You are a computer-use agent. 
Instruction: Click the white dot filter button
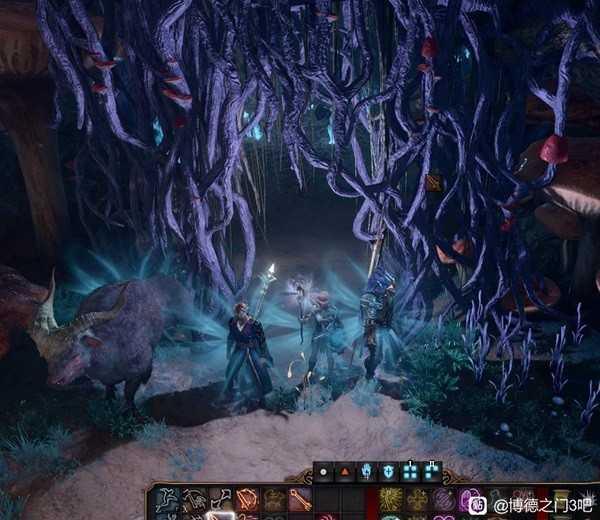[323, 471]
